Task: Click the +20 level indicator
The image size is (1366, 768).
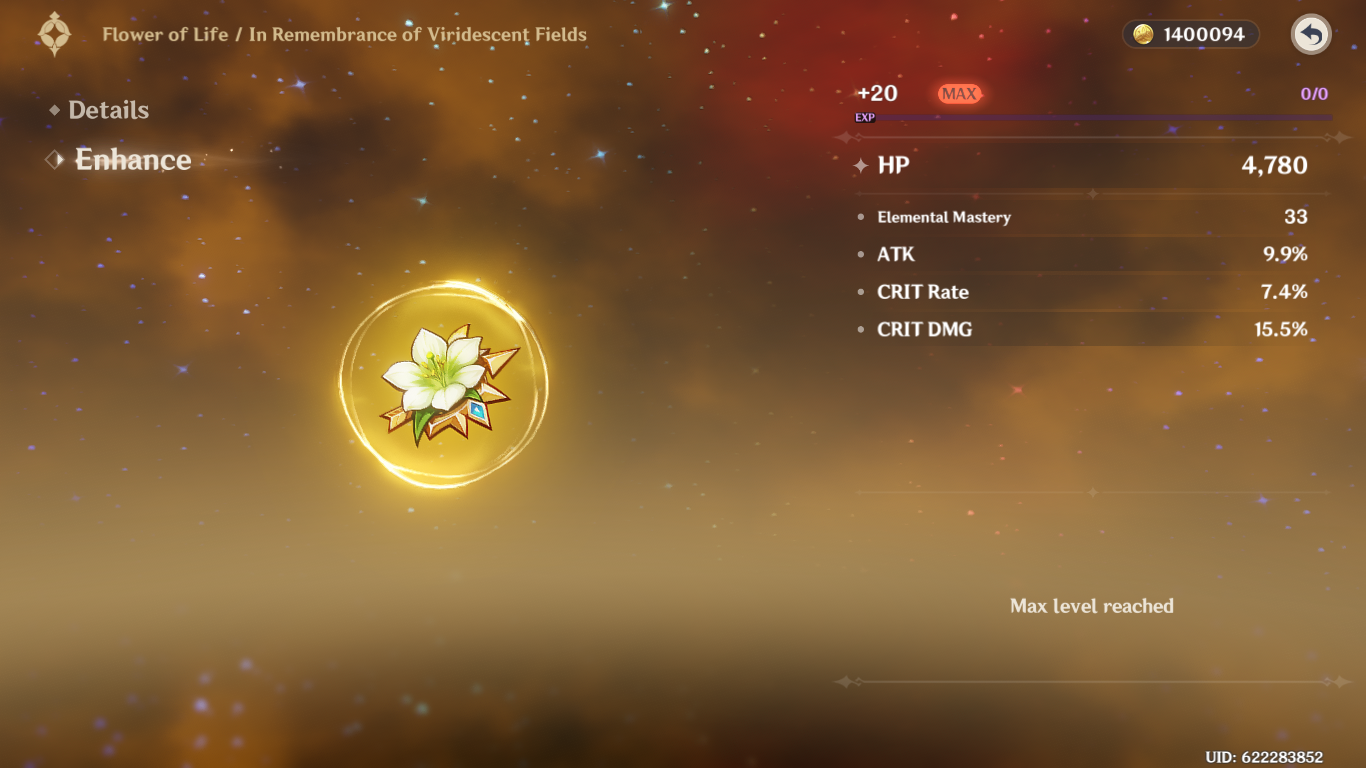Action: (878, 93)
